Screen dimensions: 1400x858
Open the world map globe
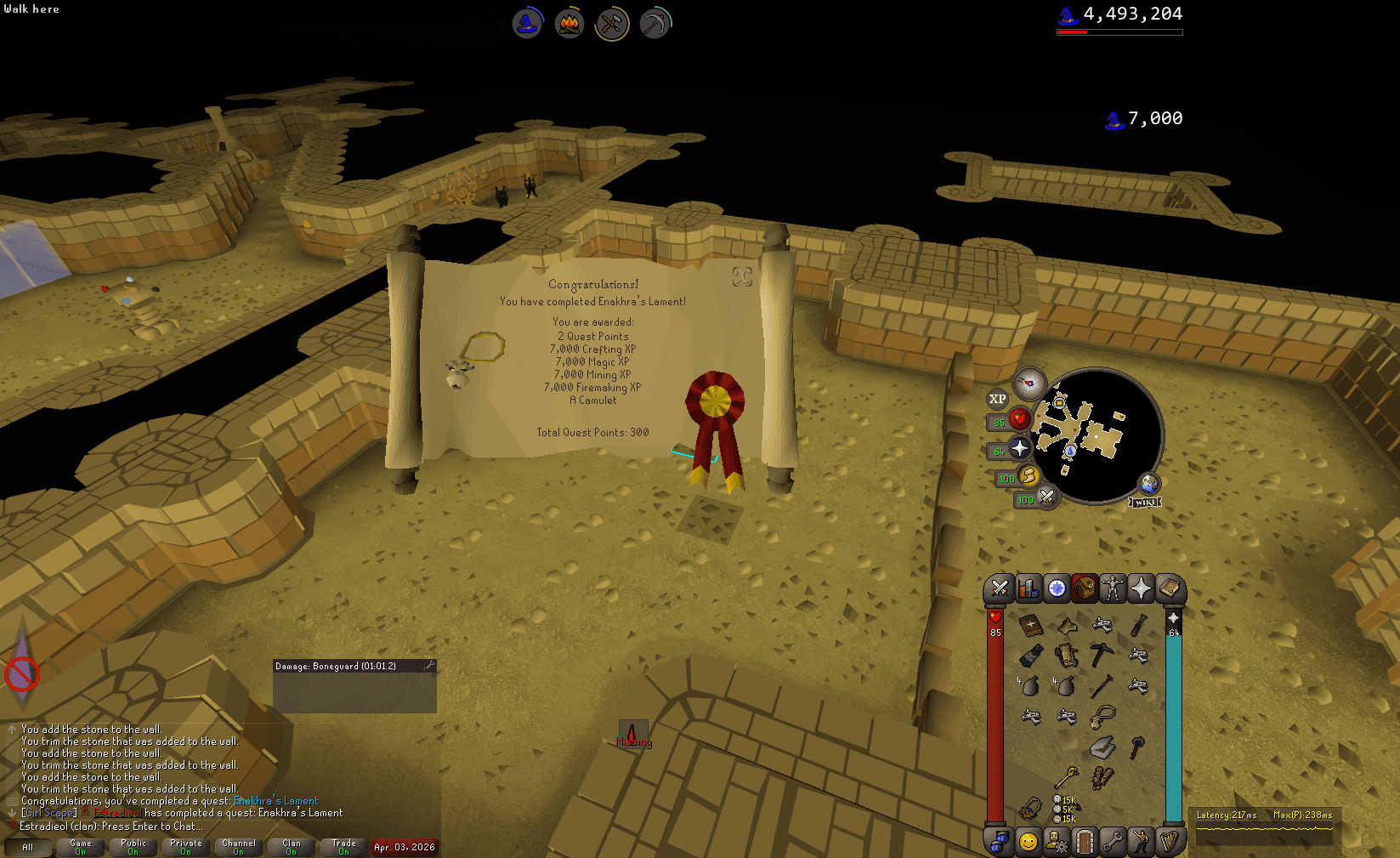1148,484
